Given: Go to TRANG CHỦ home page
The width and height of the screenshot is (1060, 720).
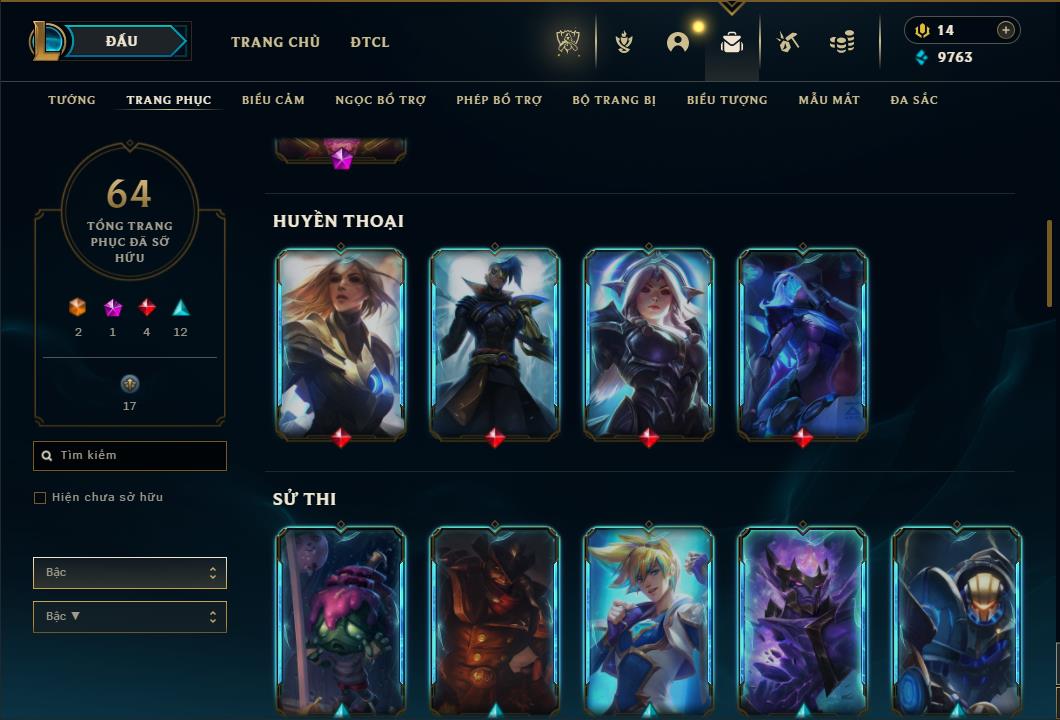Looking at the screenshot, I should pyautogui.click(x=275, y=42).
